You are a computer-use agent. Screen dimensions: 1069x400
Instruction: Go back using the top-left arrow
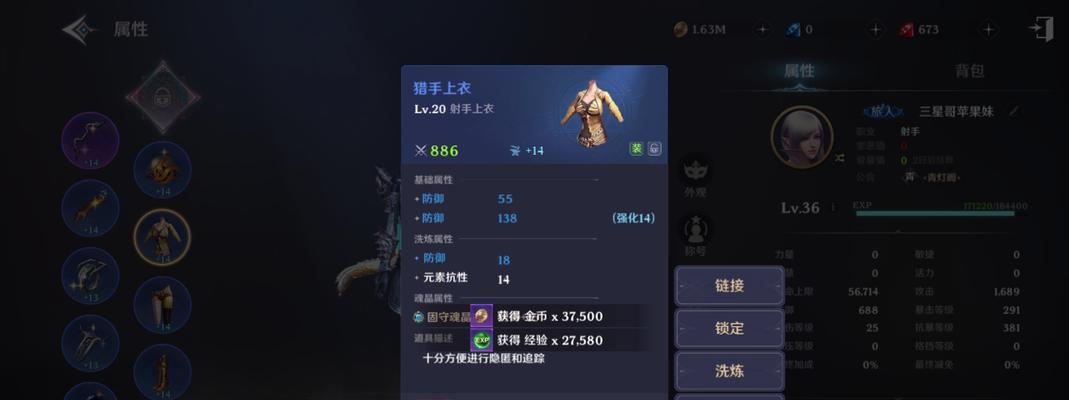coord(79,29)
